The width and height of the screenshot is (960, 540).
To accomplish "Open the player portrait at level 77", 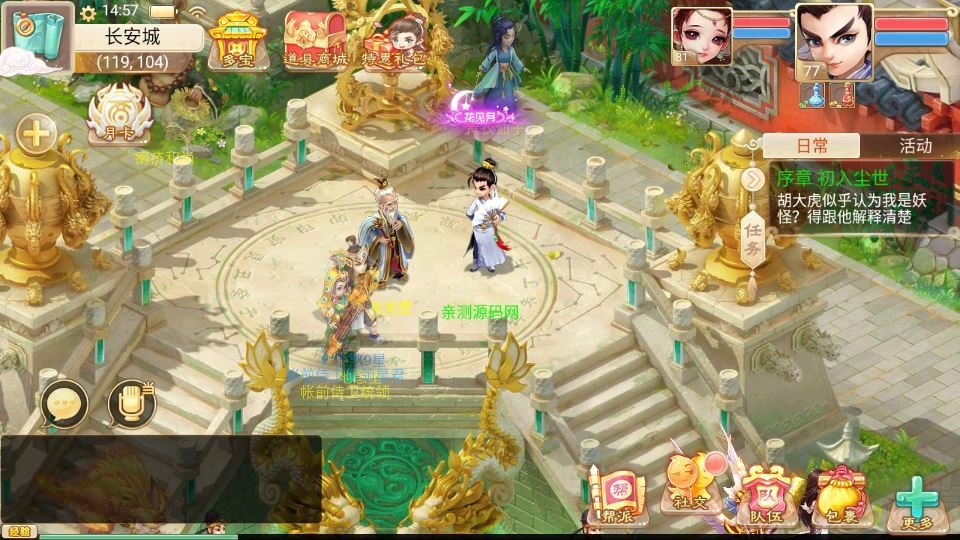I will (833, 40).
